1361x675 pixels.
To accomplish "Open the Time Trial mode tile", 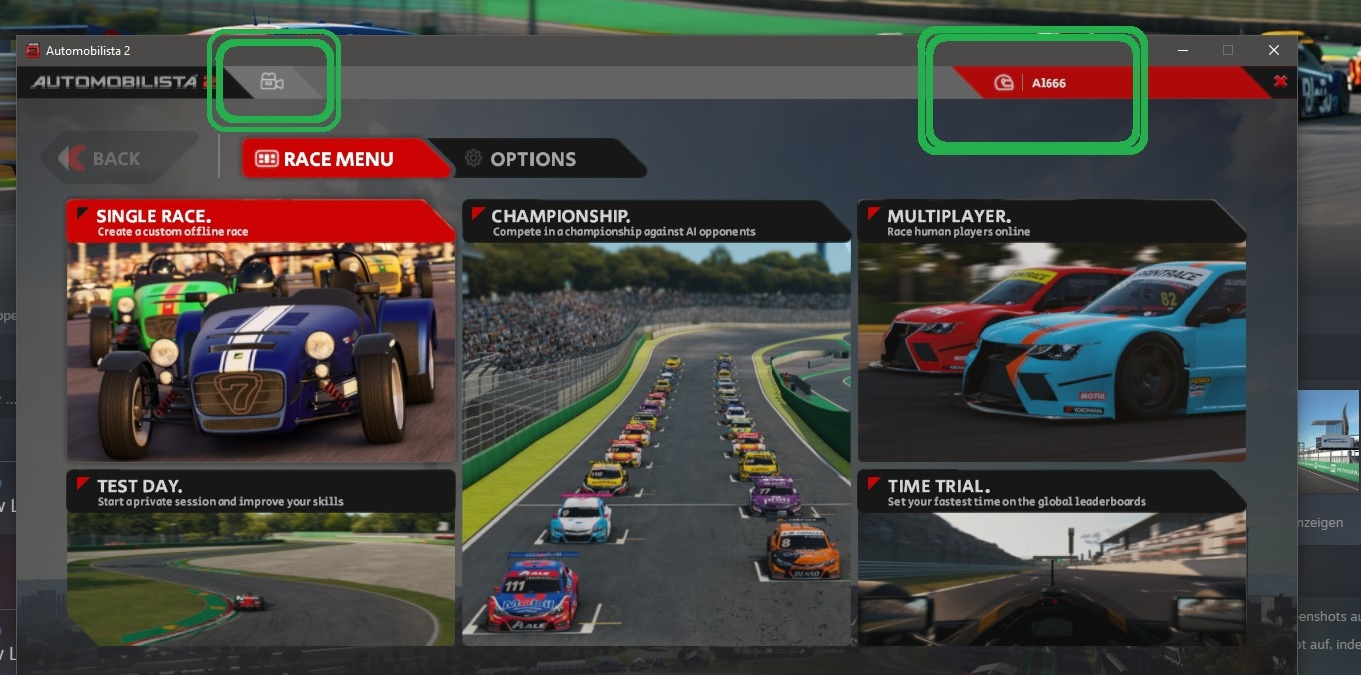I will click(x=1051, y=558).
